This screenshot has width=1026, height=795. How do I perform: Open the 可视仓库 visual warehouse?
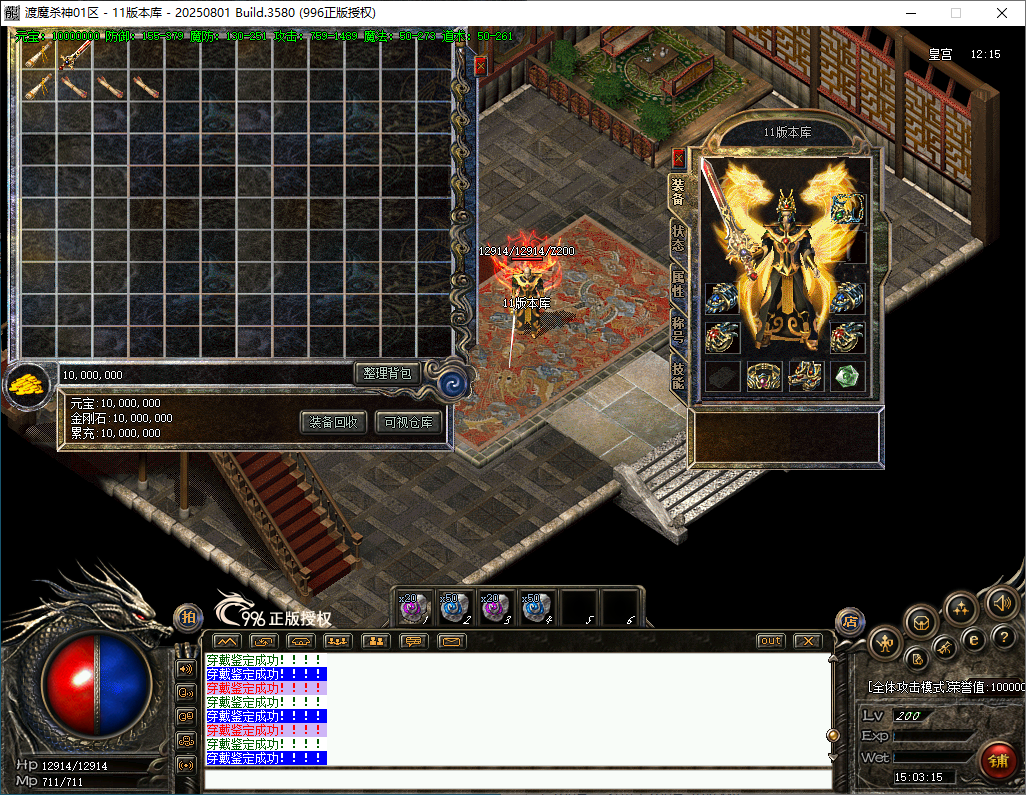tap(408, 422)
